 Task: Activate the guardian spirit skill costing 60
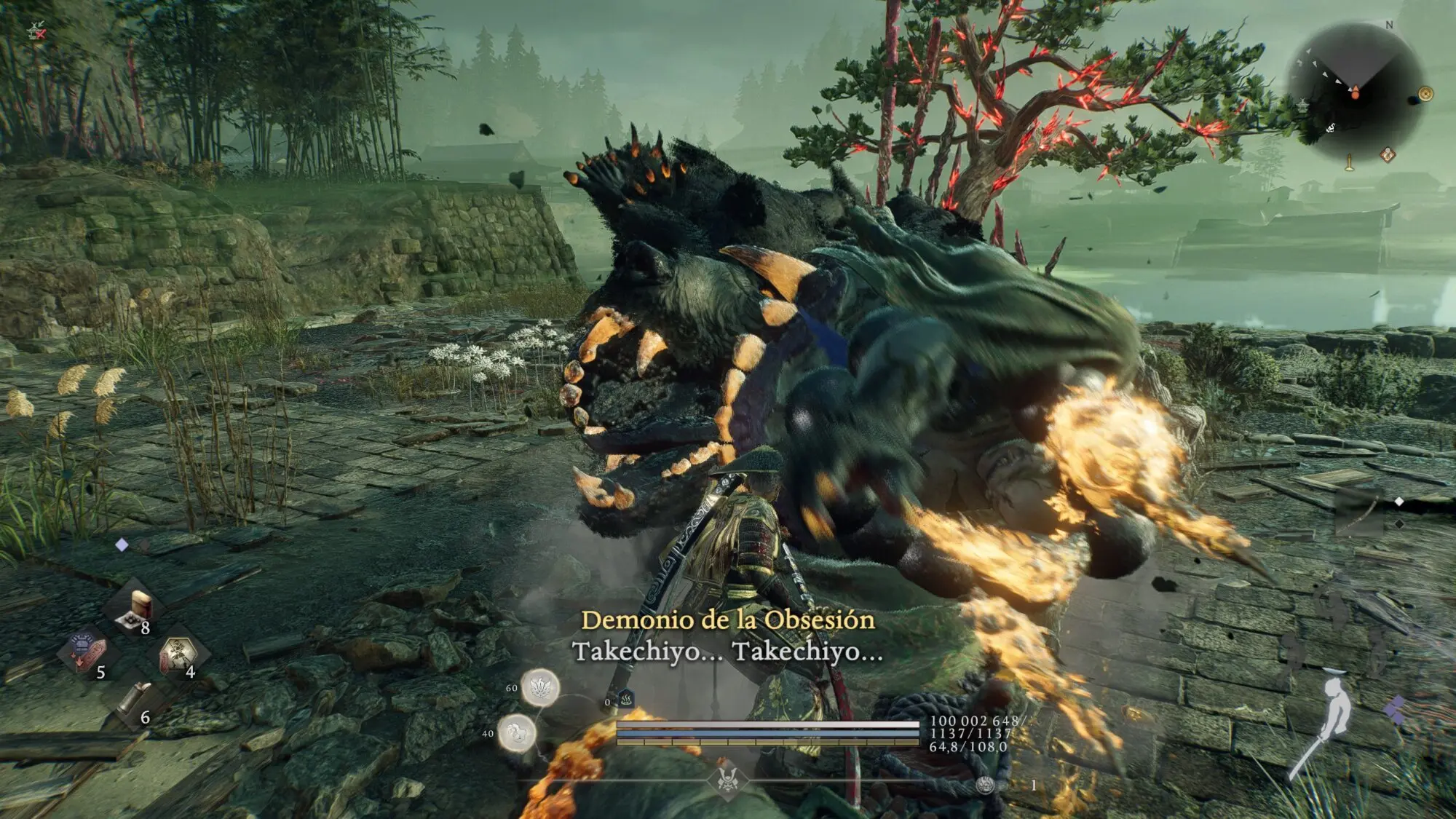click(540, 687)
